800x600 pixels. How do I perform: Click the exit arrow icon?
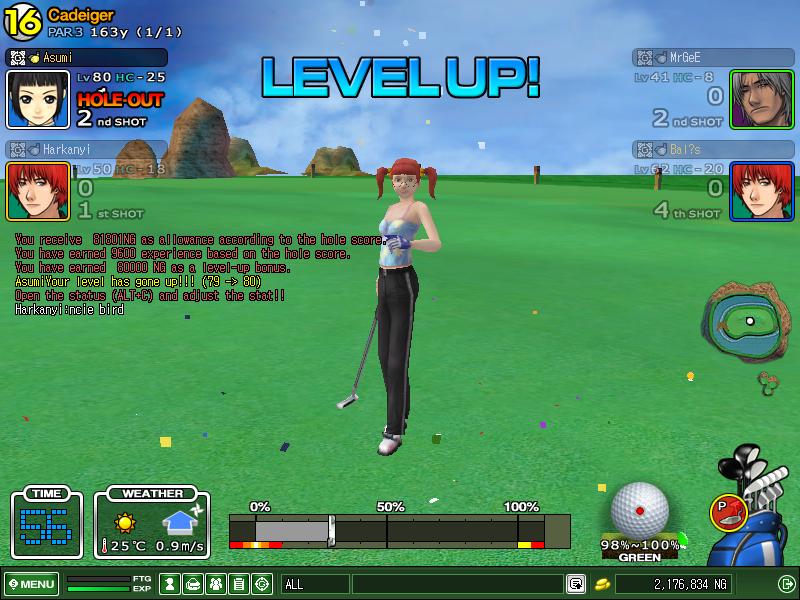coord(786,584)
